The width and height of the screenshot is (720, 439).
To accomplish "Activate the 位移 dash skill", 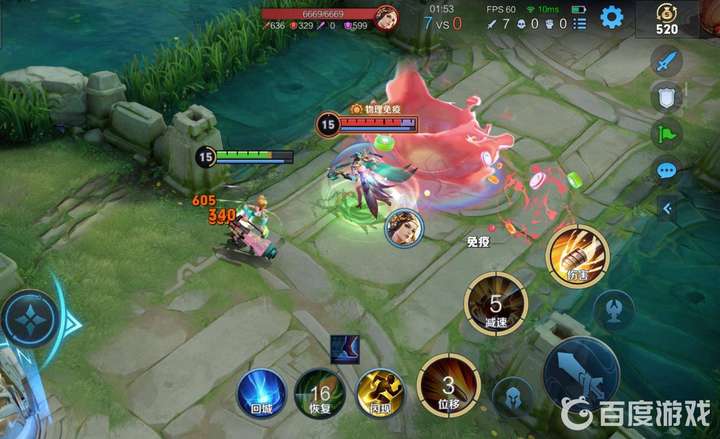I will 449,385.
